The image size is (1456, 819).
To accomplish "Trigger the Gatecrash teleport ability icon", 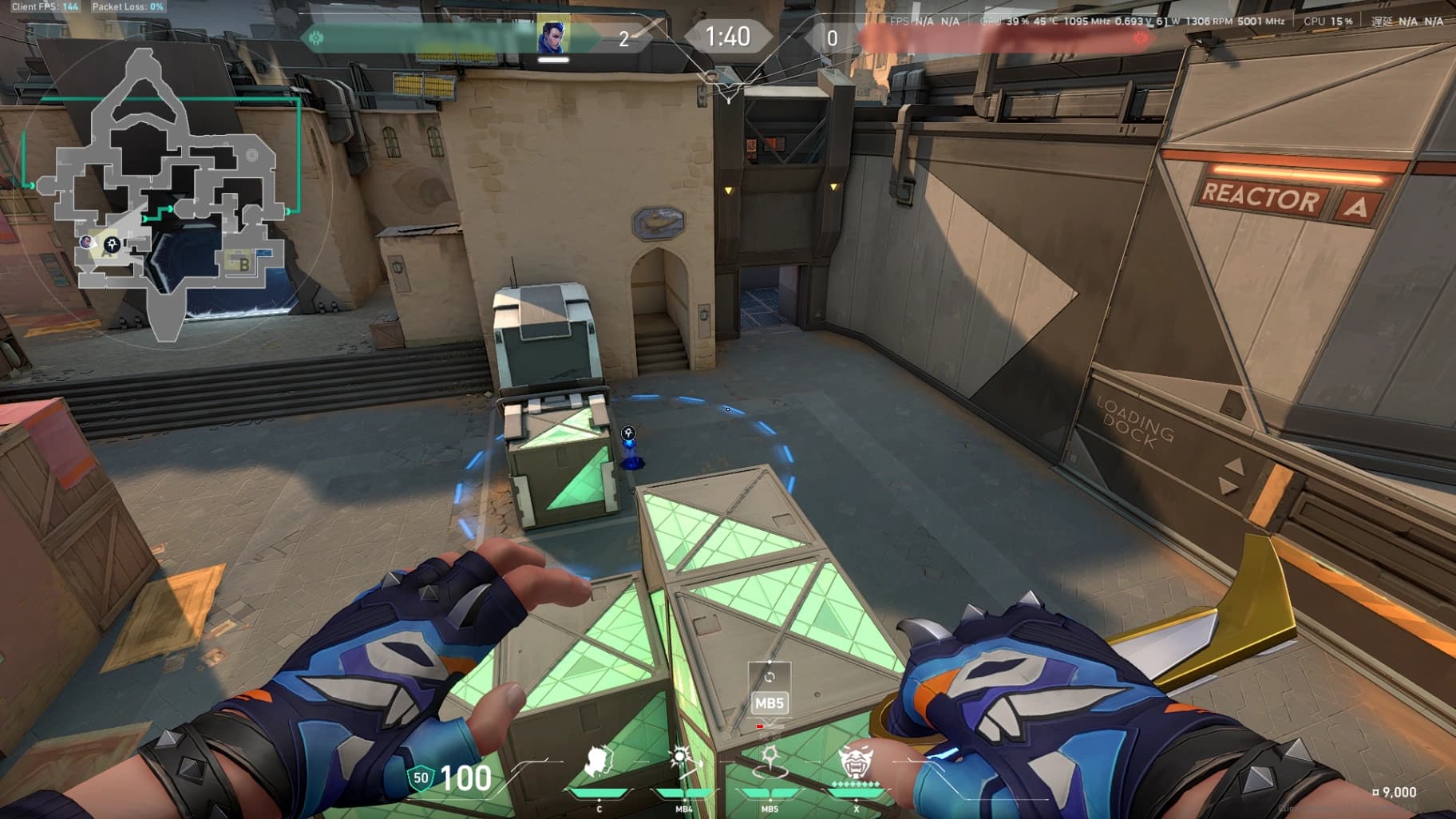I will (770, 761).
